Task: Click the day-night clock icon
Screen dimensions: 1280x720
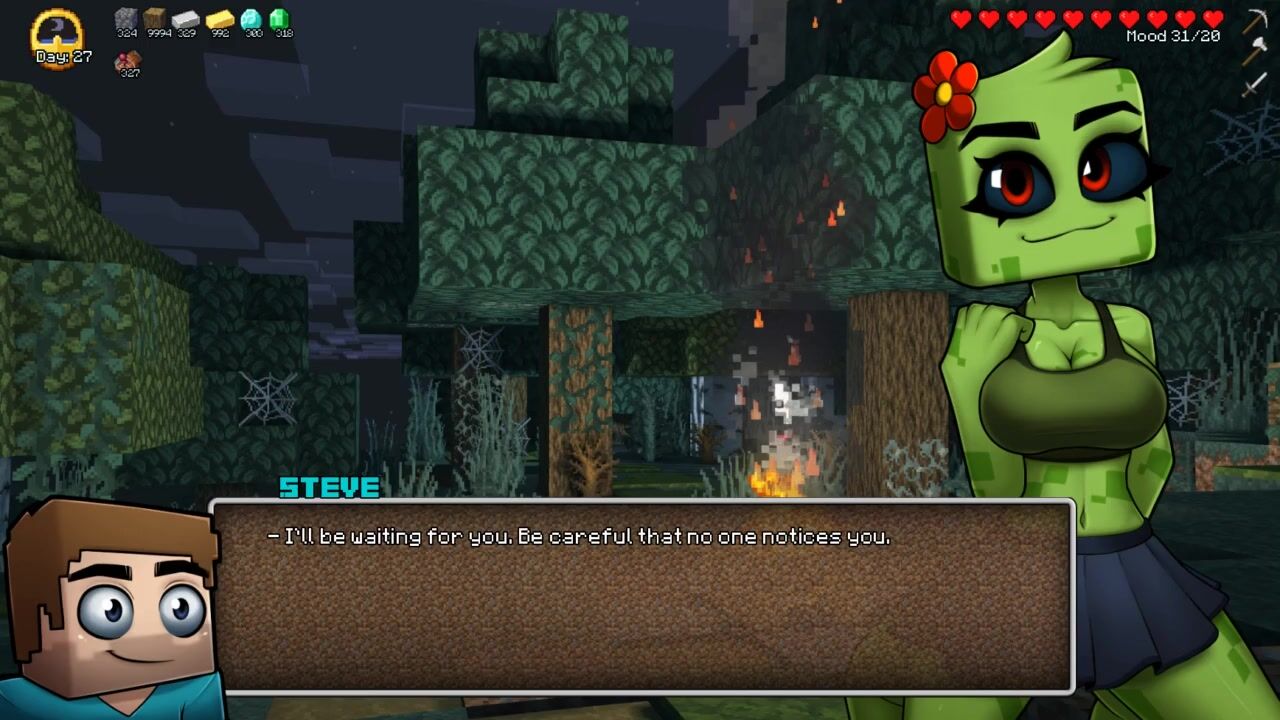Action: pos(59,34)
